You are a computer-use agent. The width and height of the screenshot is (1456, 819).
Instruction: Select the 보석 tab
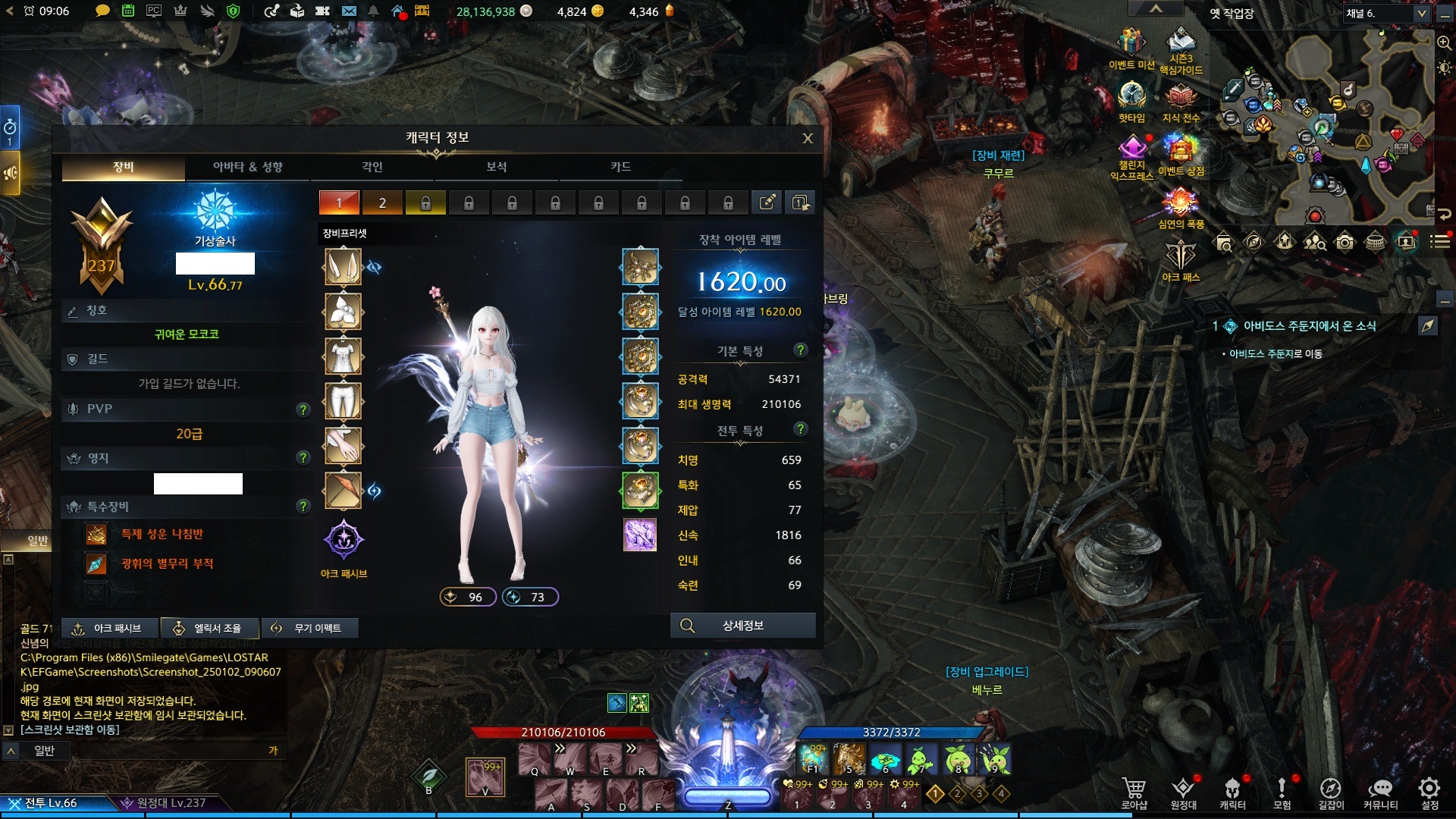496,167
